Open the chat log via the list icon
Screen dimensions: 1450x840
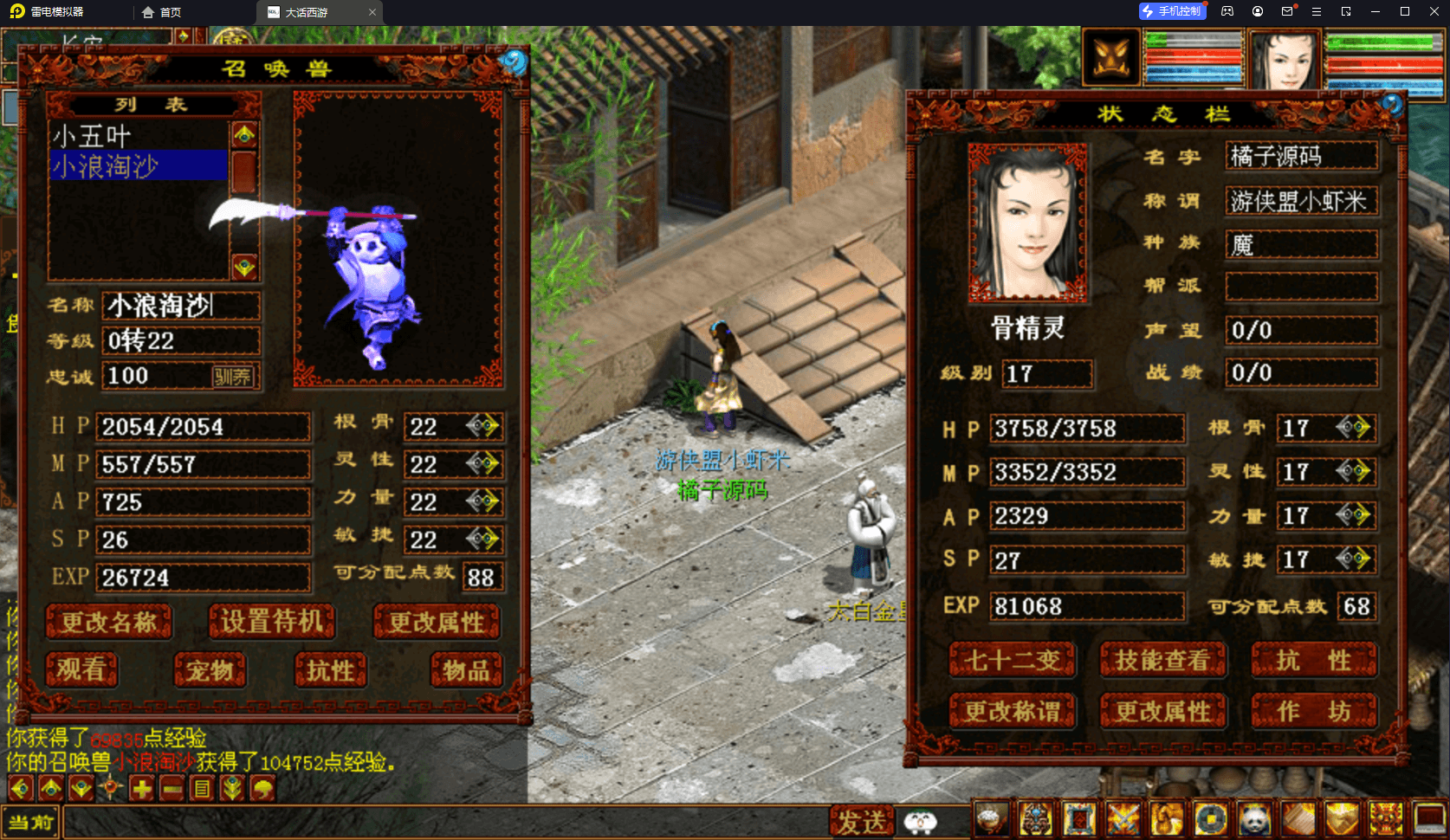pos(203,788)
